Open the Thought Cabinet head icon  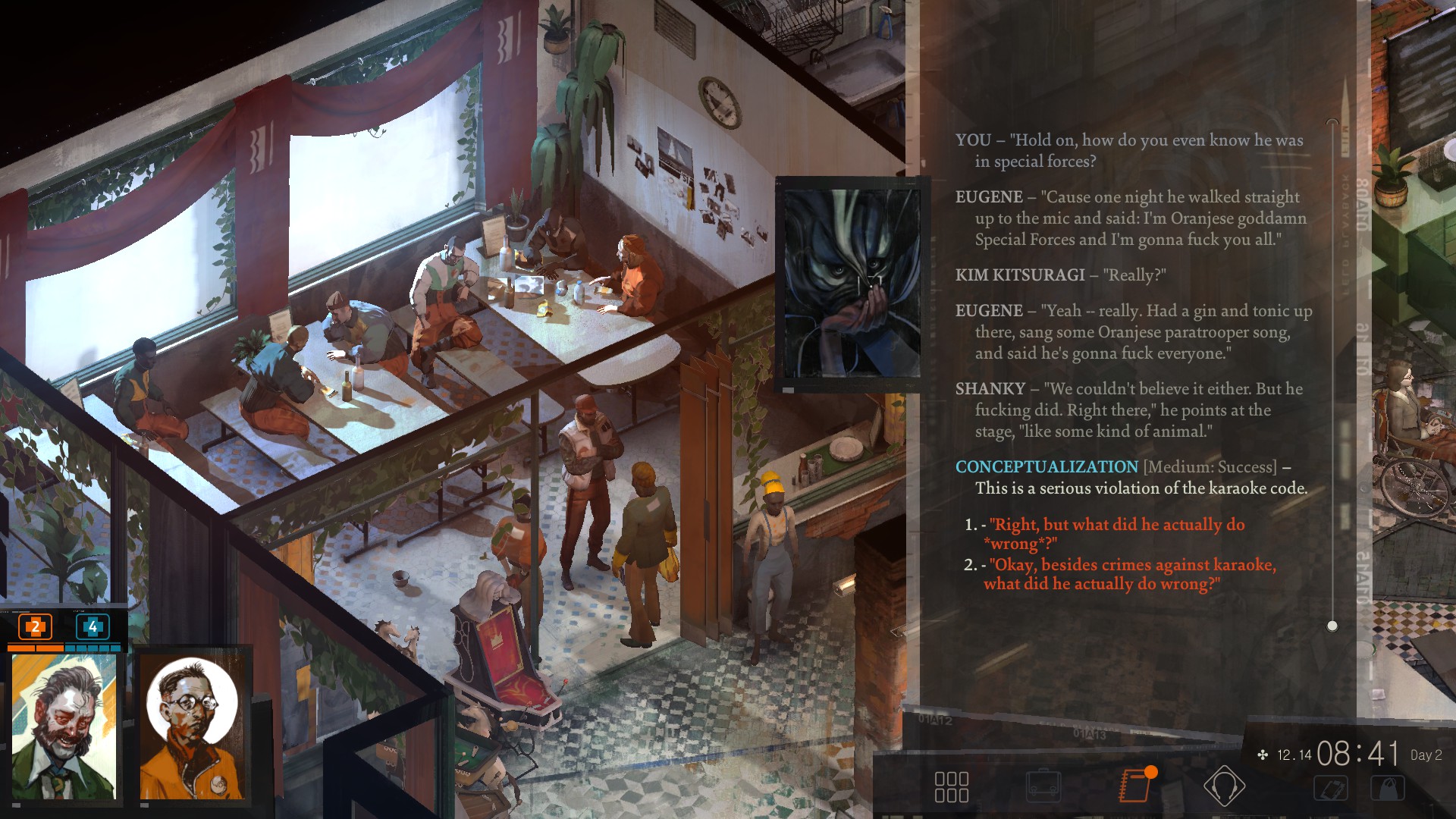[1224, 786]
